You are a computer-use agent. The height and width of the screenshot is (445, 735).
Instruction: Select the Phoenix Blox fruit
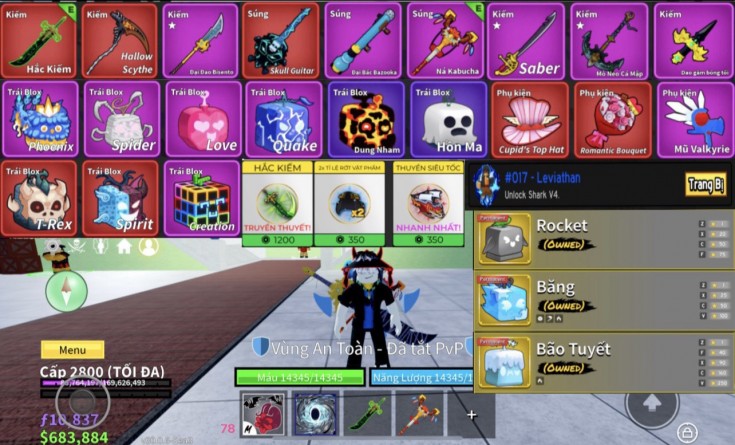[39, 119]
